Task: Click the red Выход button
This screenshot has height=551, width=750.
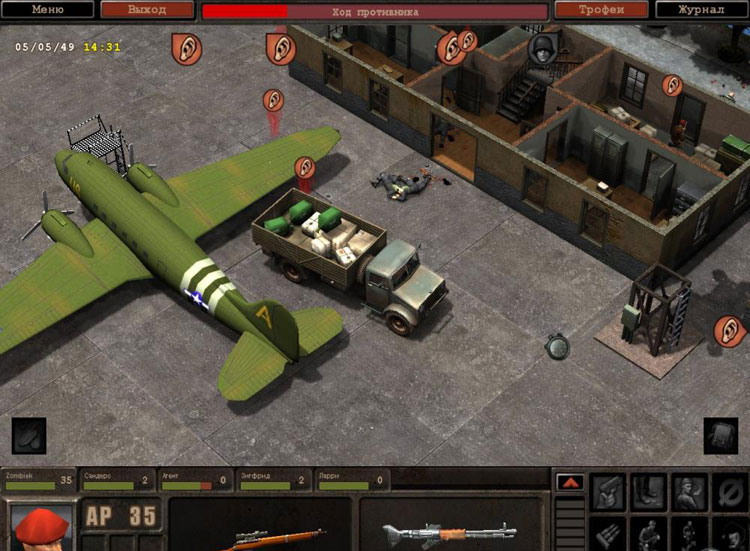Action: (147, 10)
